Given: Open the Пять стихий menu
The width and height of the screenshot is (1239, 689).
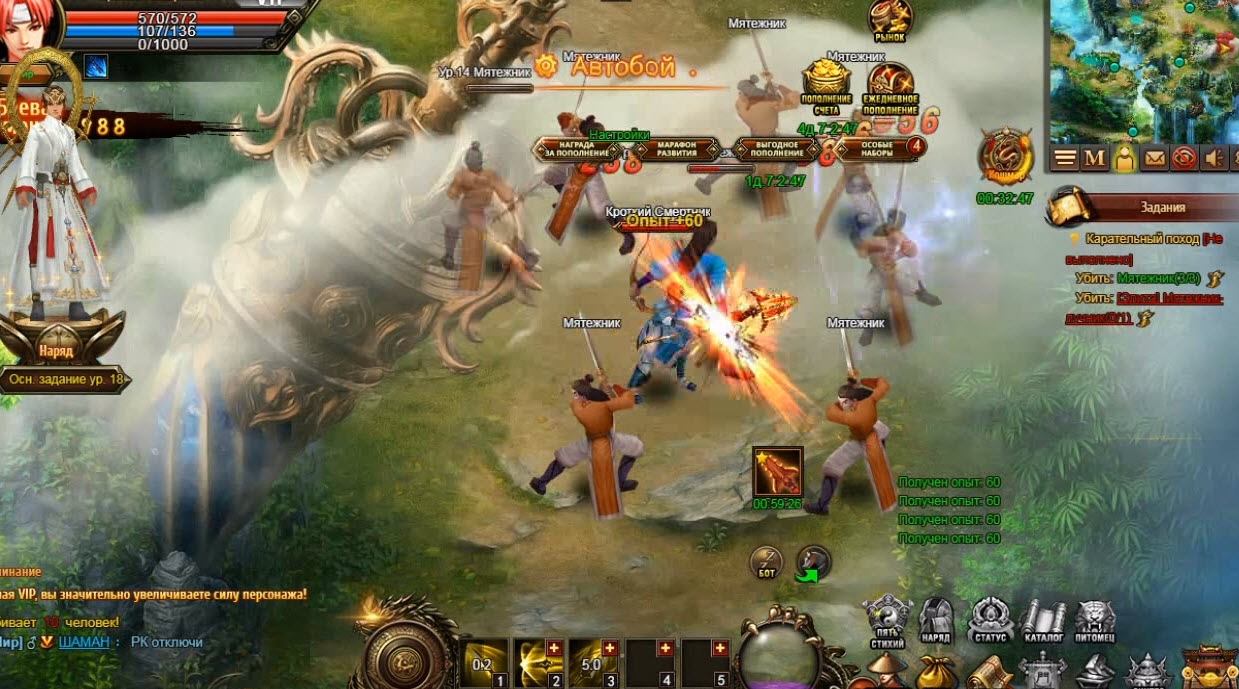Looking at the screenshot, I should click(x=884, y=621).
